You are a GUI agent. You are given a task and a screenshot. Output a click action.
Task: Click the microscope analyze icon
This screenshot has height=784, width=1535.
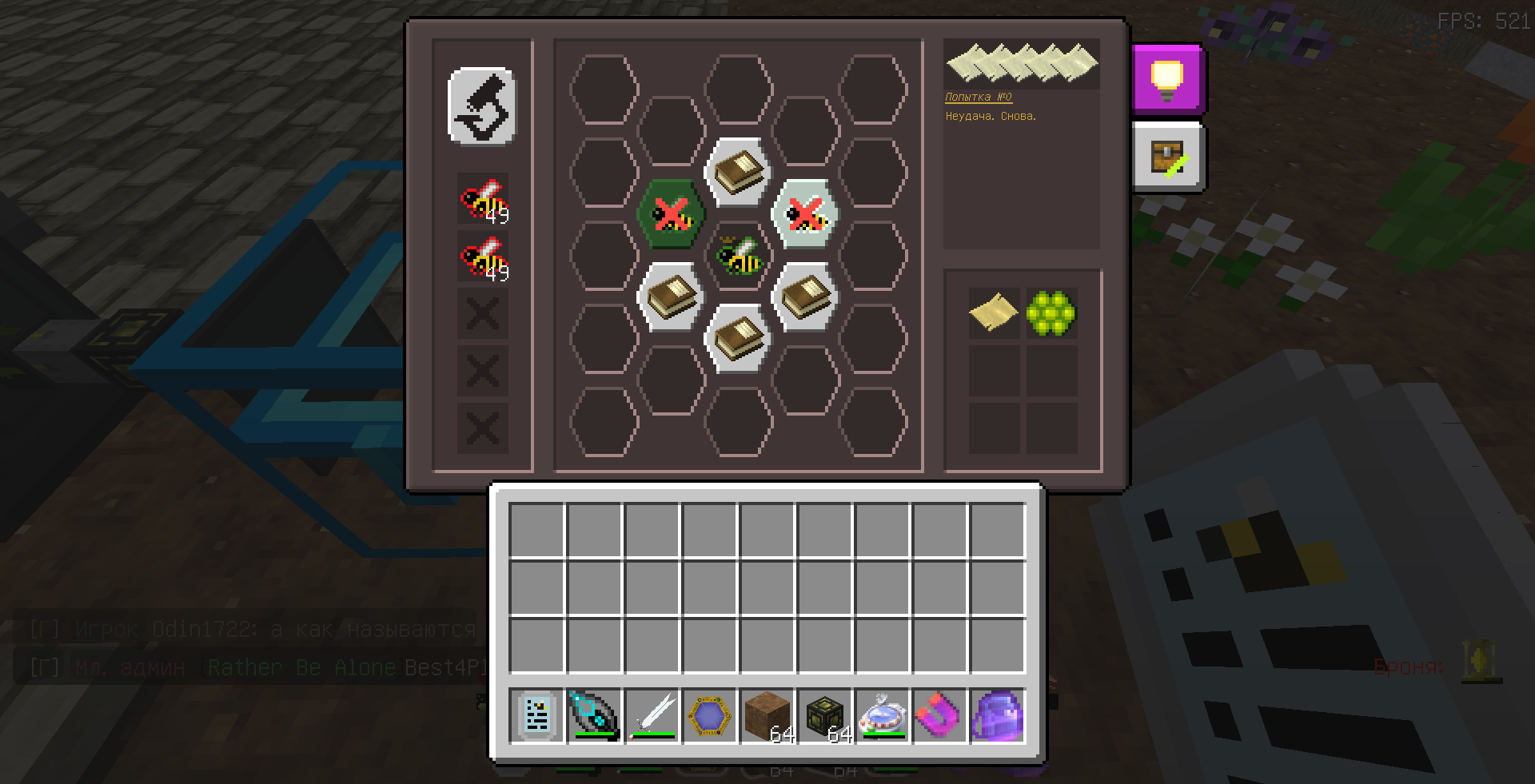click(x=482, y=106)
